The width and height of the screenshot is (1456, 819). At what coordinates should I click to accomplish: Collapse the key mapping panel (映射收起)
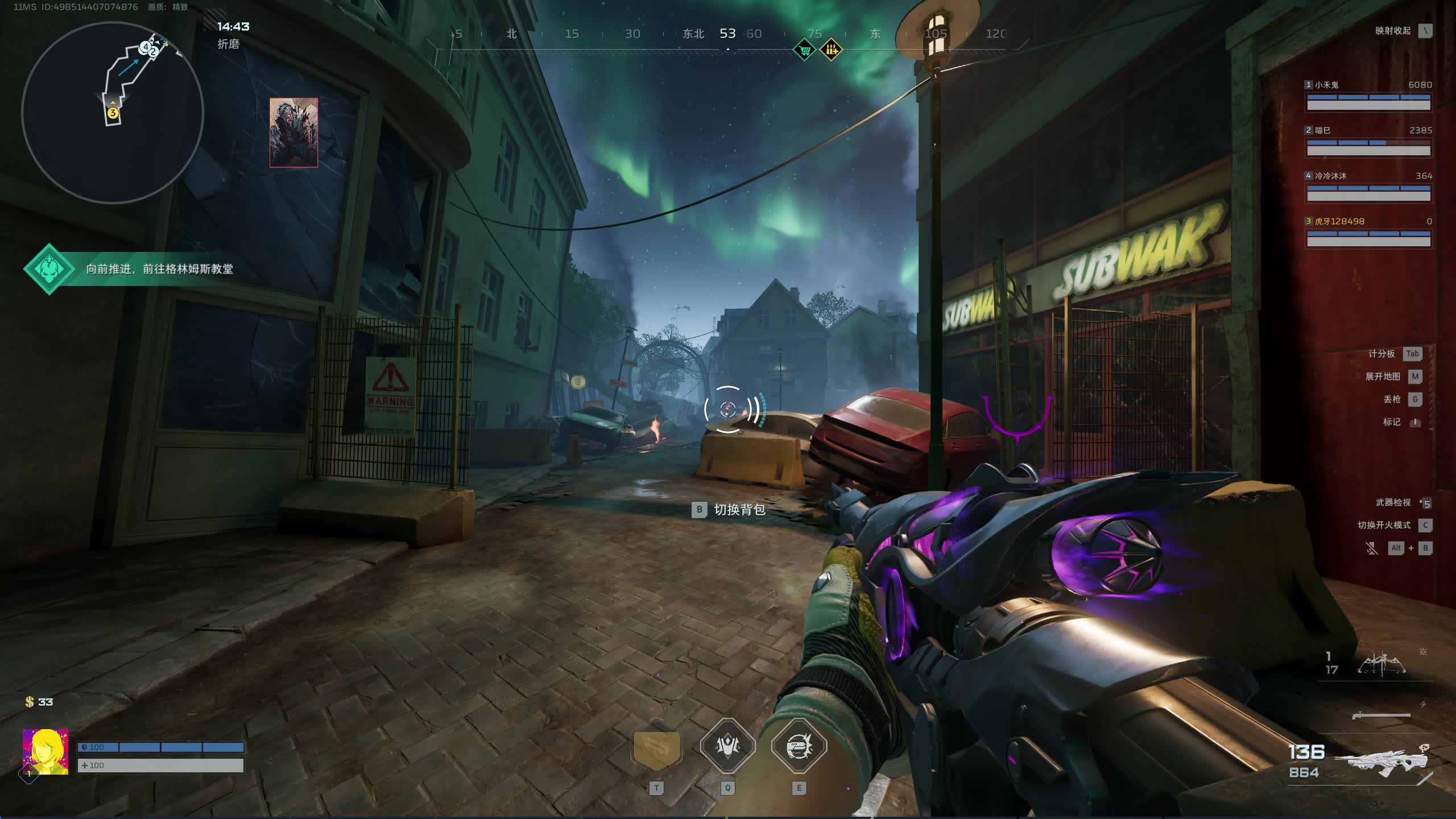1425,31
